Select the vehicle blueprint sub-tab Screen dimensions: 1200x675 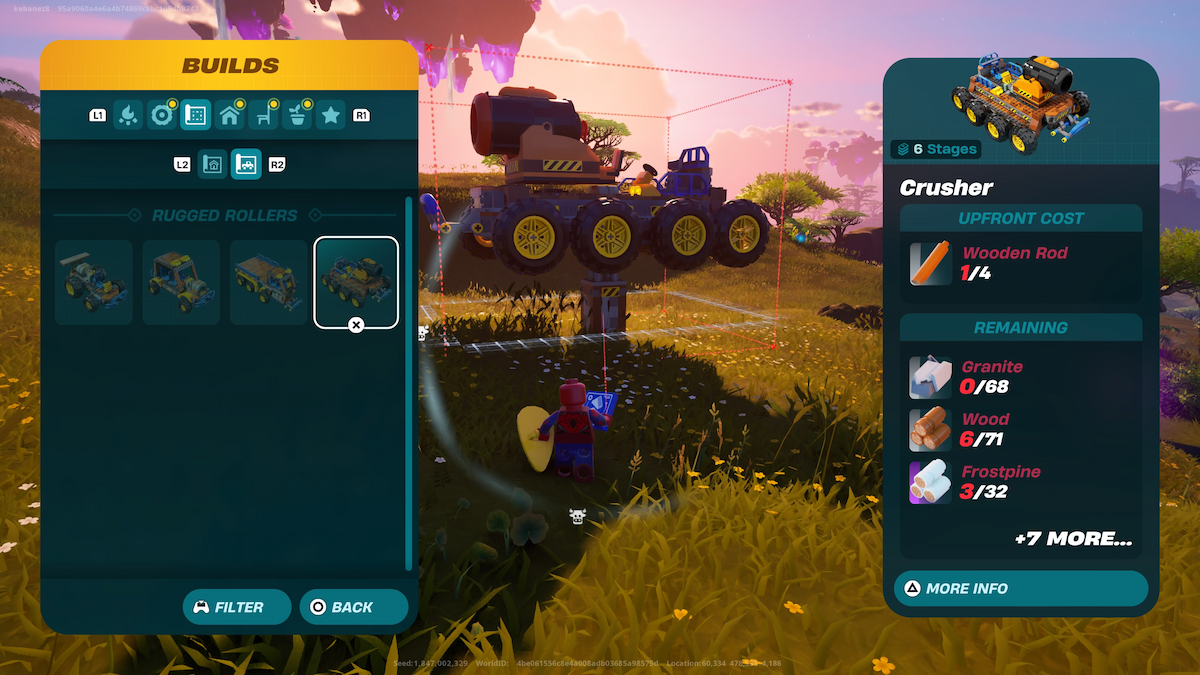246,164
